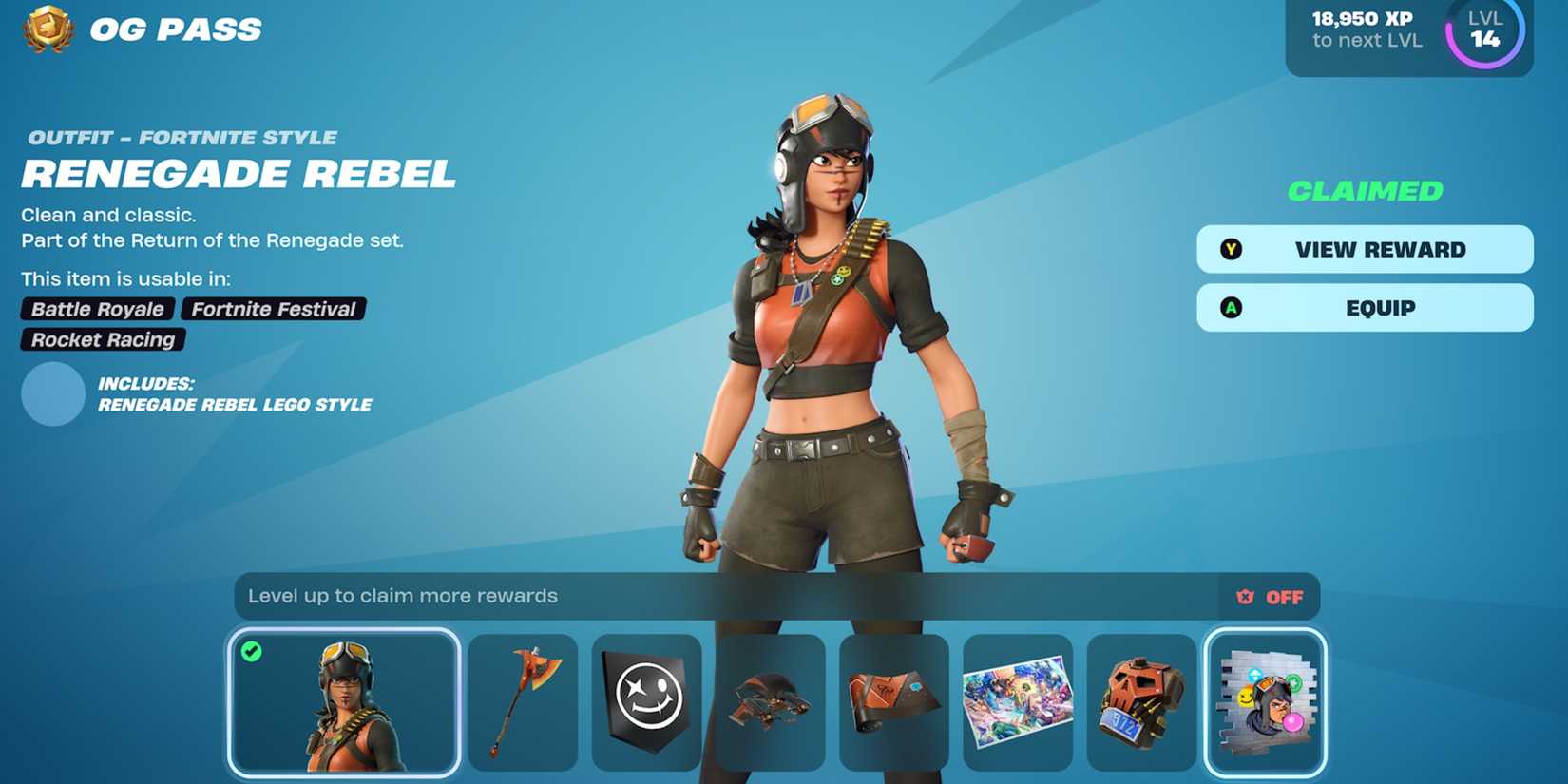Viewport: 1568px width, 784px height.
Task: Select the orange pickaxe reward icon
Action: pyautogui.click(x=524, y=701)
